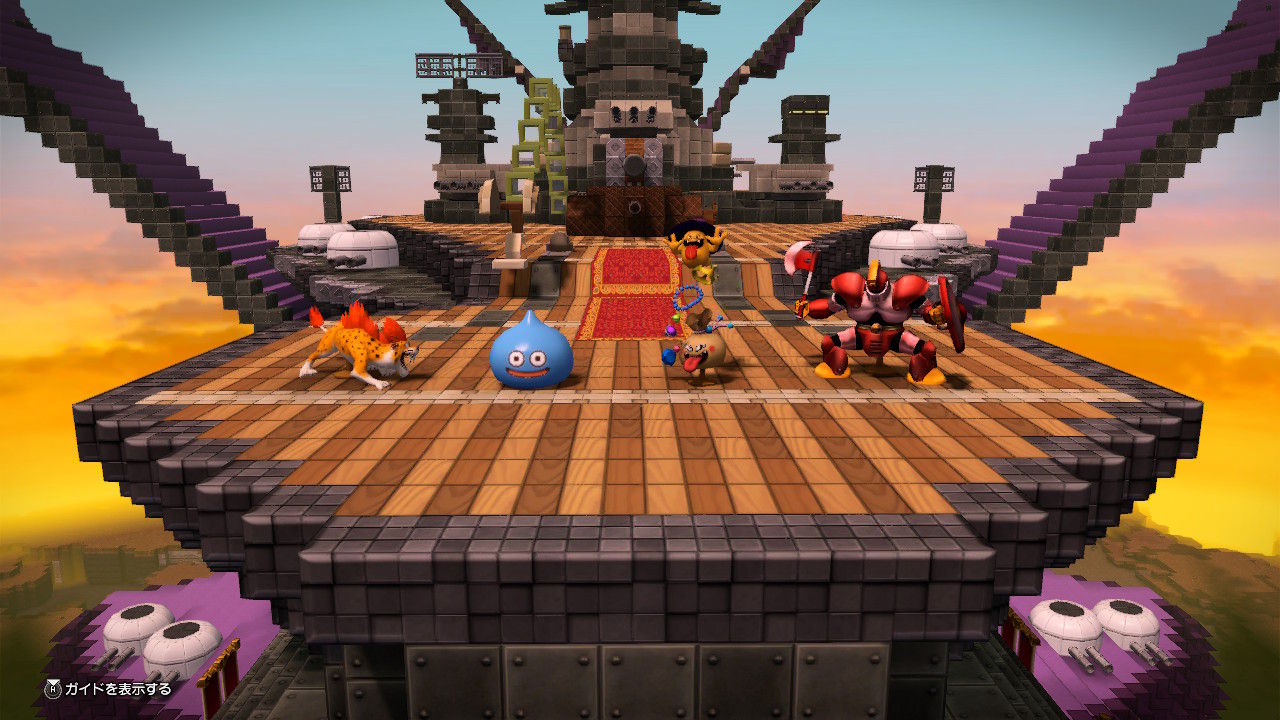The width and height of the screenshot is (1280, 720).
Task: Select the blue Slime character
Action: coord(530,355)
